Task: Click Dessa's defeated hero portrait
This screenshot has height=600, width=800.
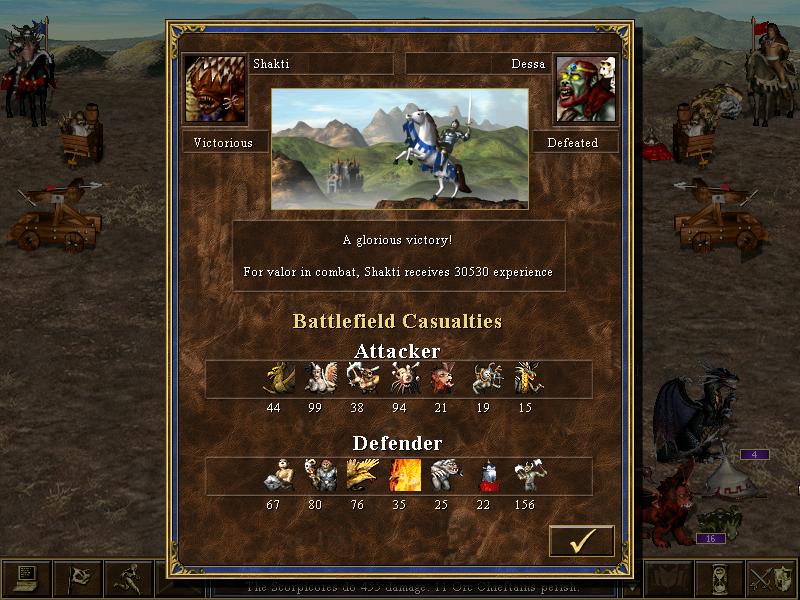Action: (x=585, y=88)
